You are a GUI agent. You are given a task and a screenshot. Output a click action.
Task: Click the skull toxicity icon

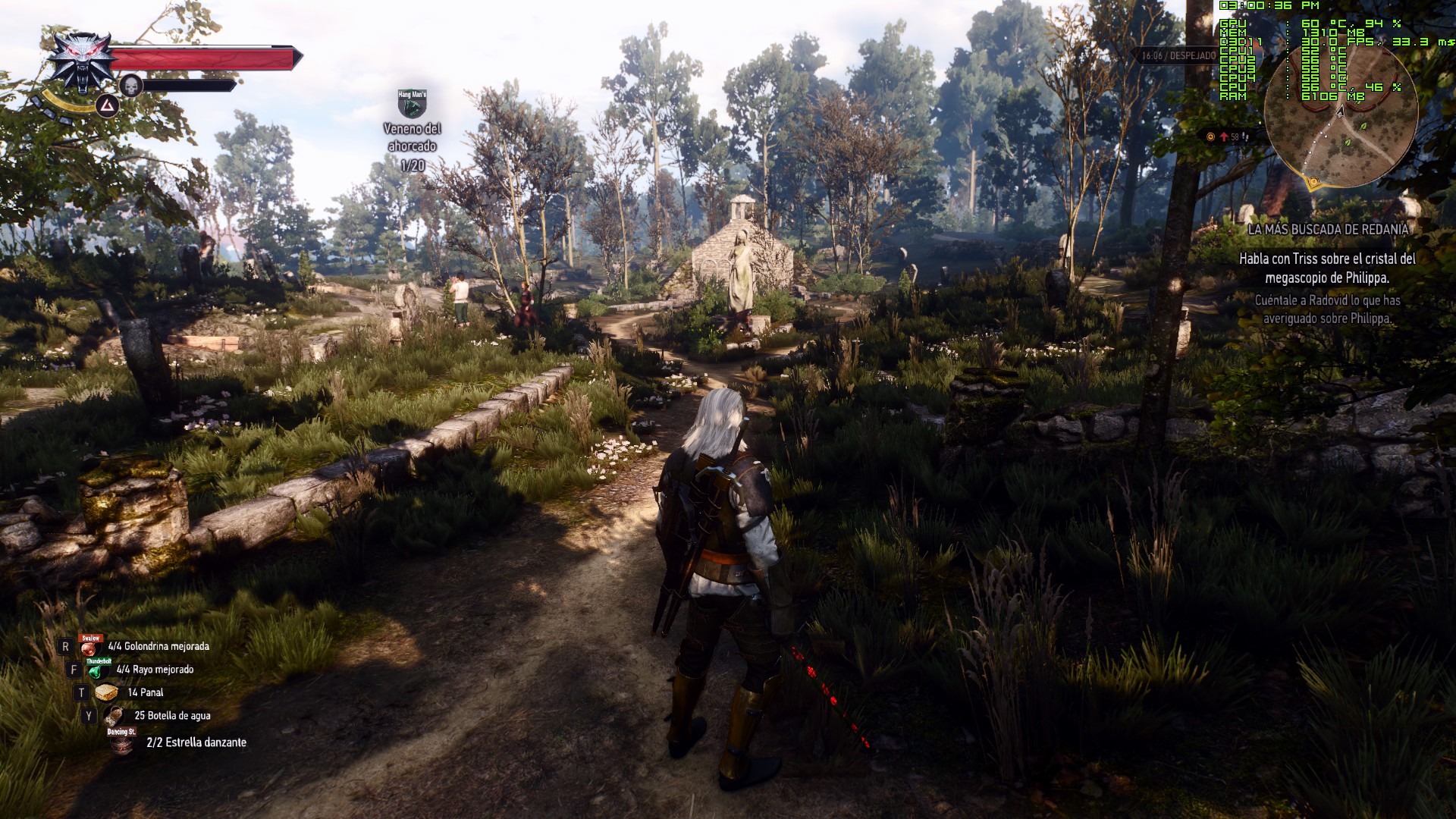point(131,86)
